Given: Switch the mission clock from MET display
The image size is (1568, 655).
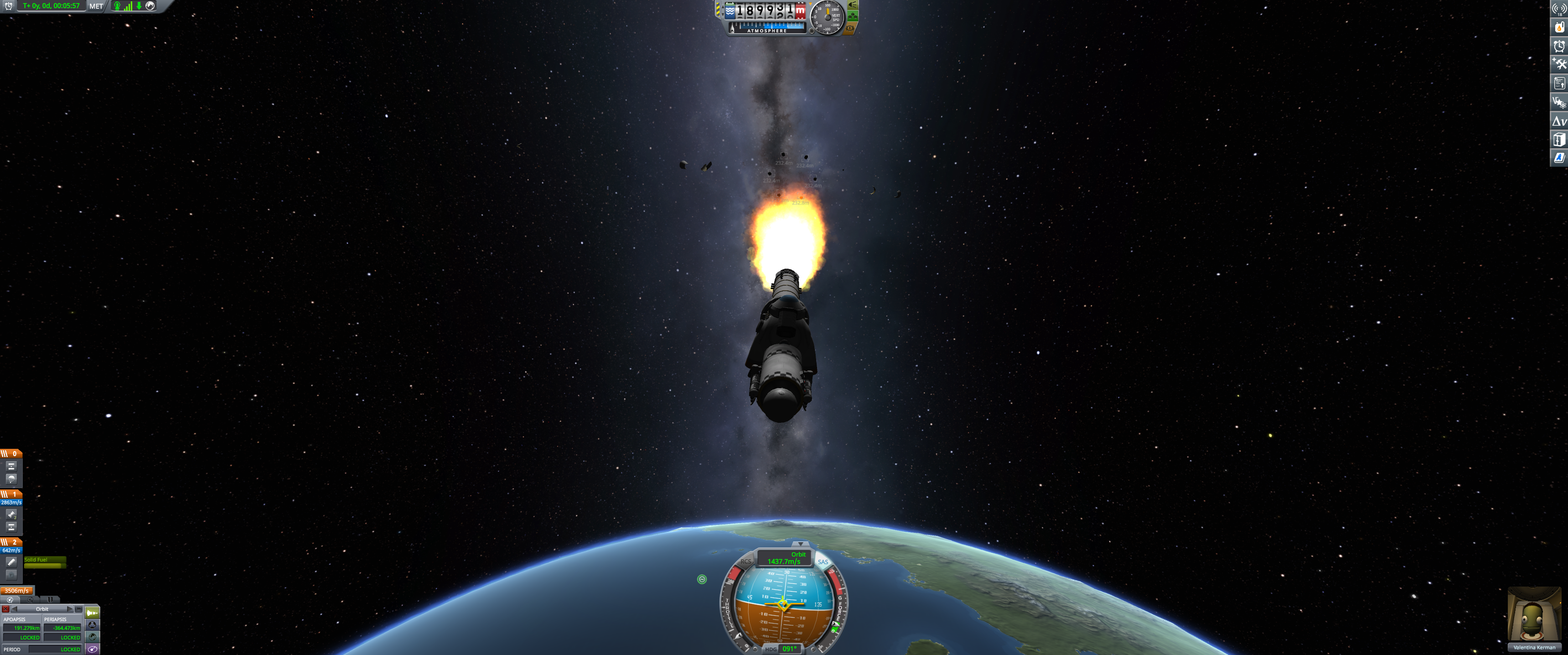Looking at the screenshot, I should (96, 6).
